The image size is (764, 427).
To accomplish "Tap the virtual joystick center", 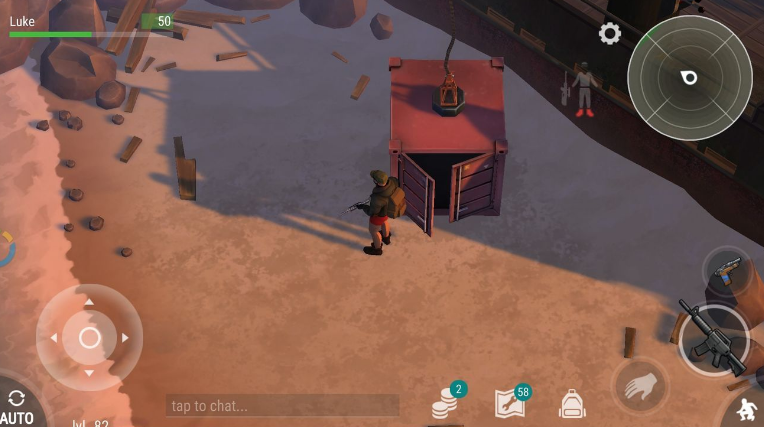I will pos(89,338).
